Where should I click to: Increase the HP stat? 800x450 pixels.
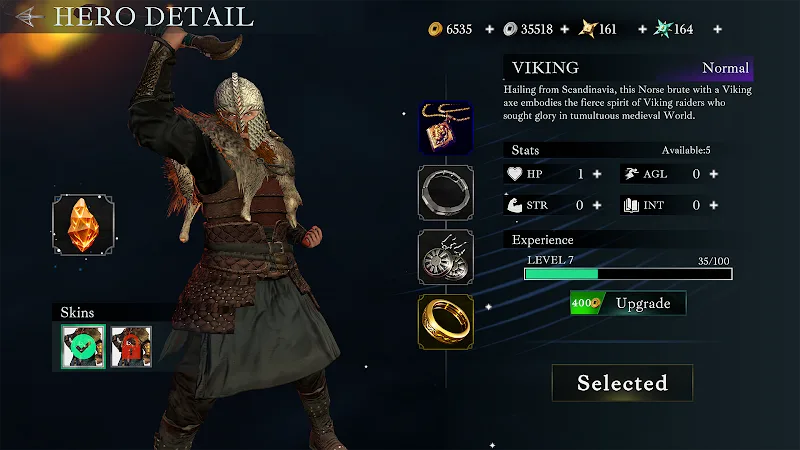597,174
